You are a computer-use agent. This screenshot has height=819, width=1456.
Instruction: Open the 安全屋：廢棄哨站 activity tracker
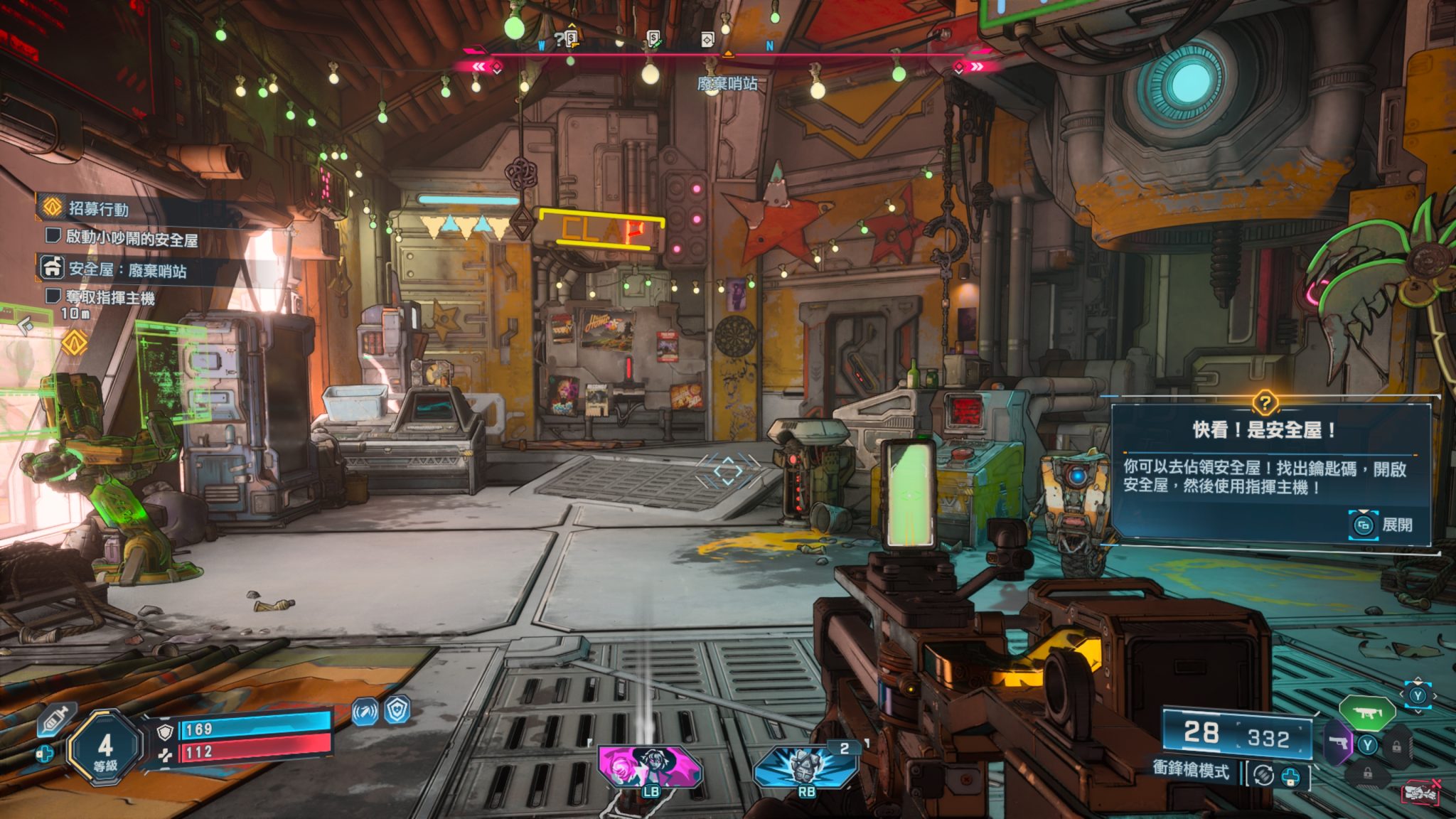click(x=127, y=269)
